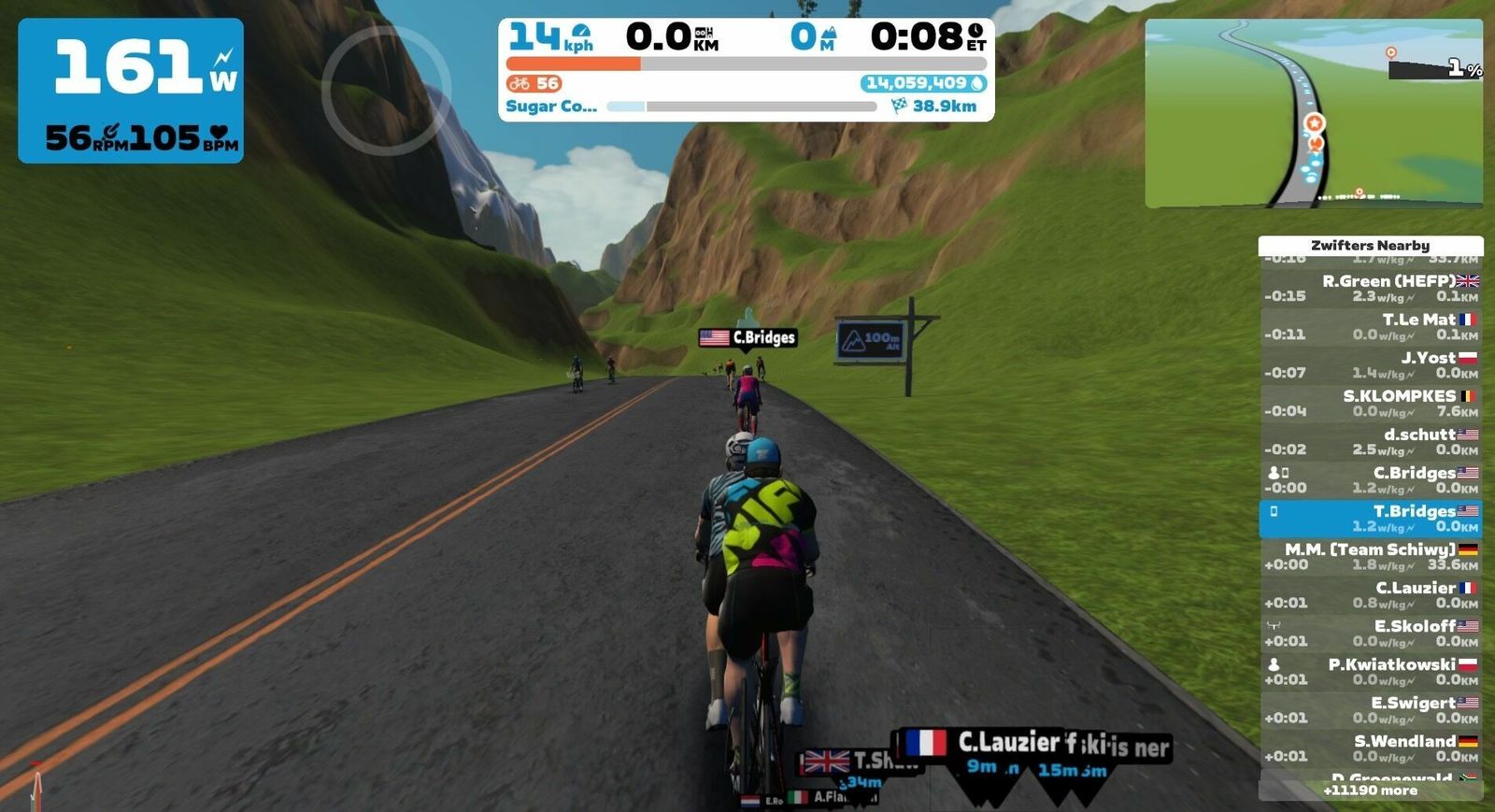Click the Sugar Co... route progress bar
This screenshot has height=812, width=1495.
[x=742, y=107]
